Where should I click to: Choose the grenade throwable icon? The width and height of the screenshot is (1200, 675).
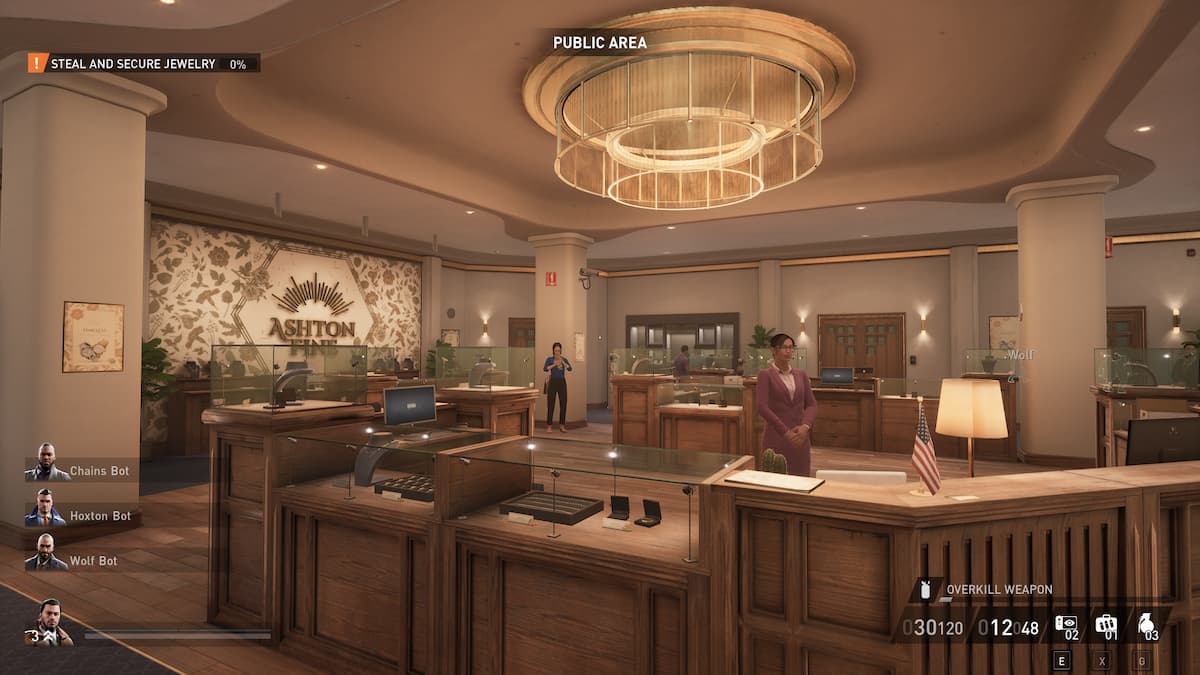click(x=1146, y=625)
